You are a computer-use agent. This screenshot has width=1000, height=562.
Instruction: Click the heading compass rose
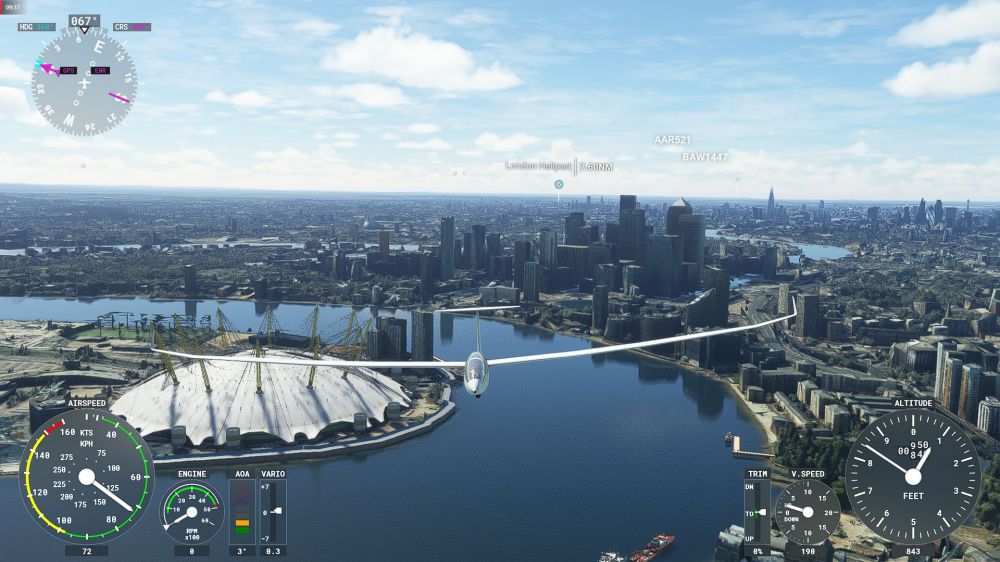click(x=84, y=81)
